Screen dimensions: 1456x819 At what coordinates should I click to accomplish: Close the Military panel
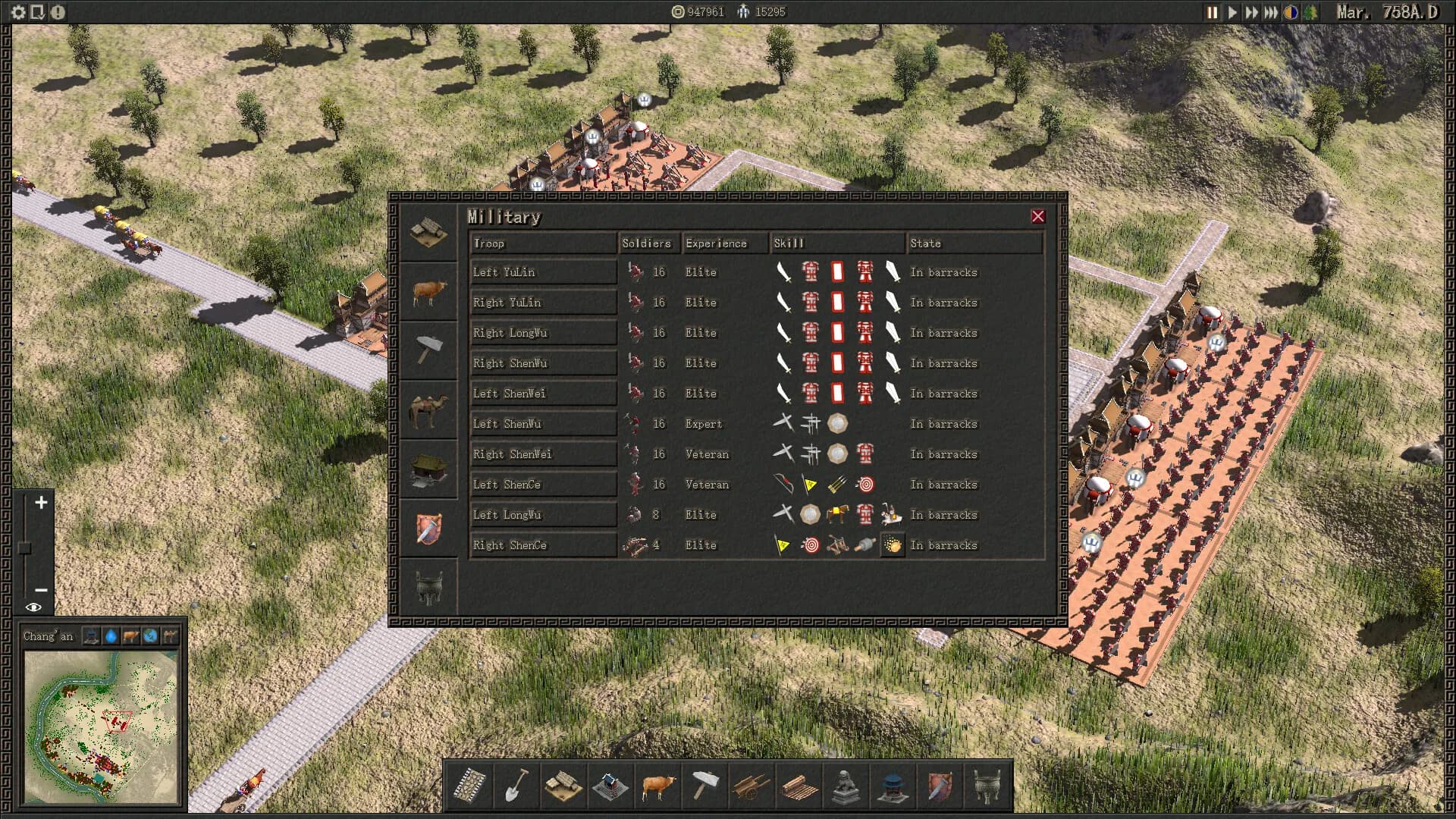pyautogui.click(x=1038, y=217)
